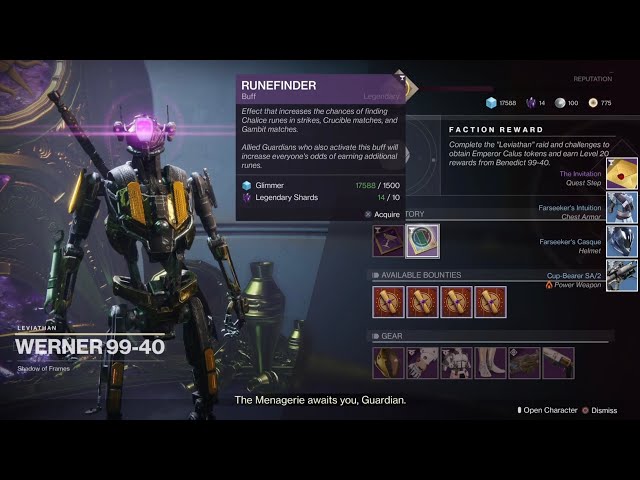Select the leg armor in Gear
Screen dimensions: 640x480
(490, 363)
